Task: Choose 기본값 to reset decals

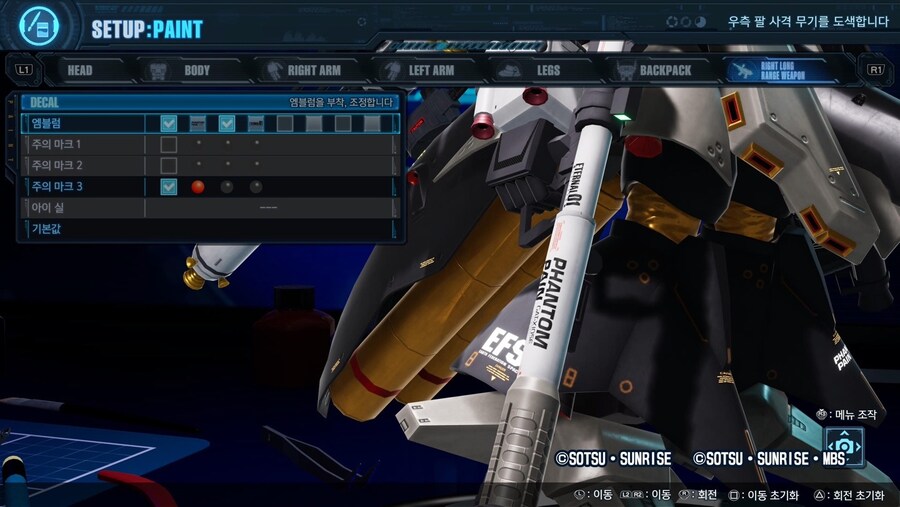Action: pyautogui.click(x=80, y=229)
